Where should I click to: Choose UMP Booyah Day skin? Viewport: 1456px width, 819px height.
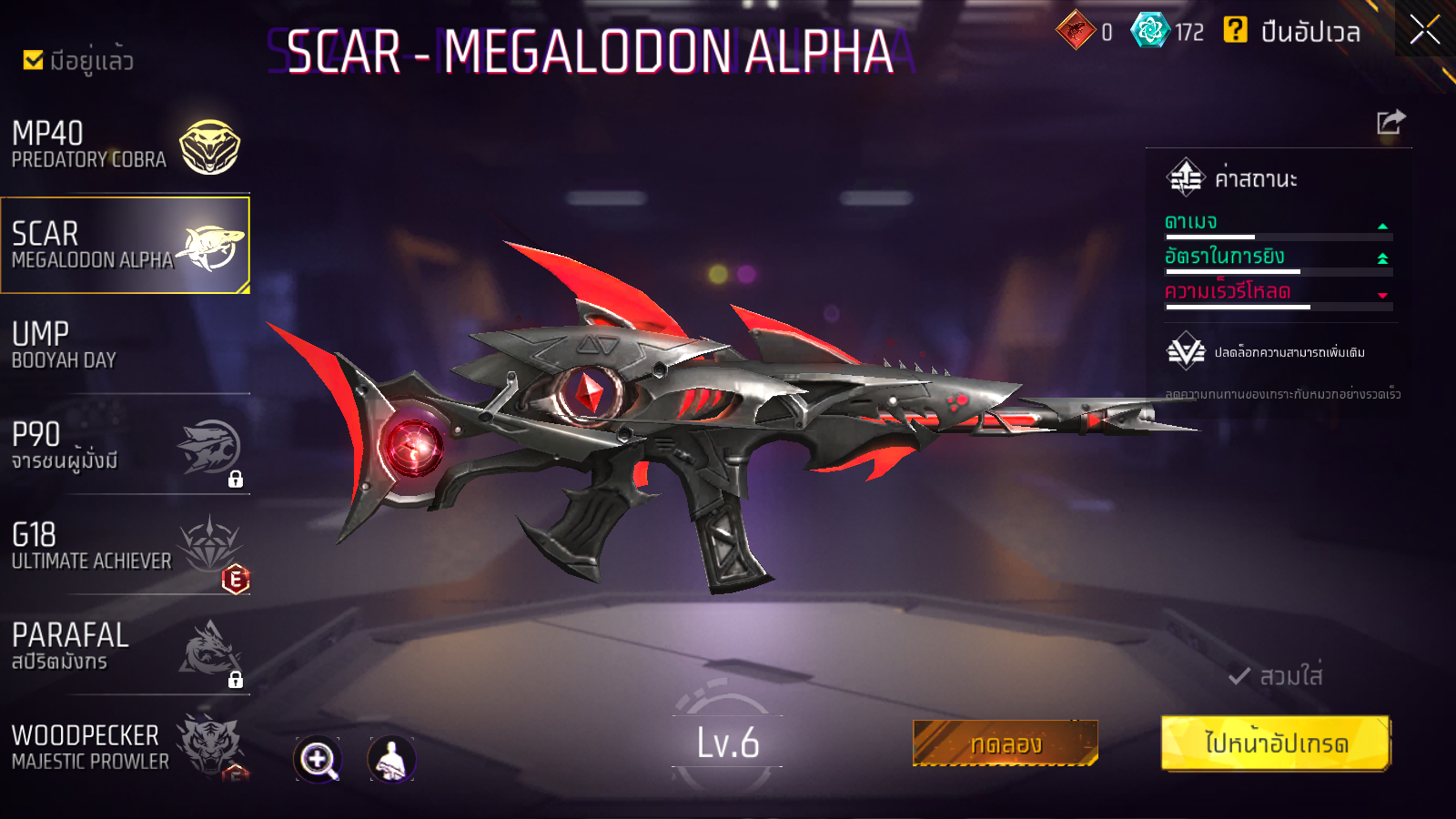125,346
